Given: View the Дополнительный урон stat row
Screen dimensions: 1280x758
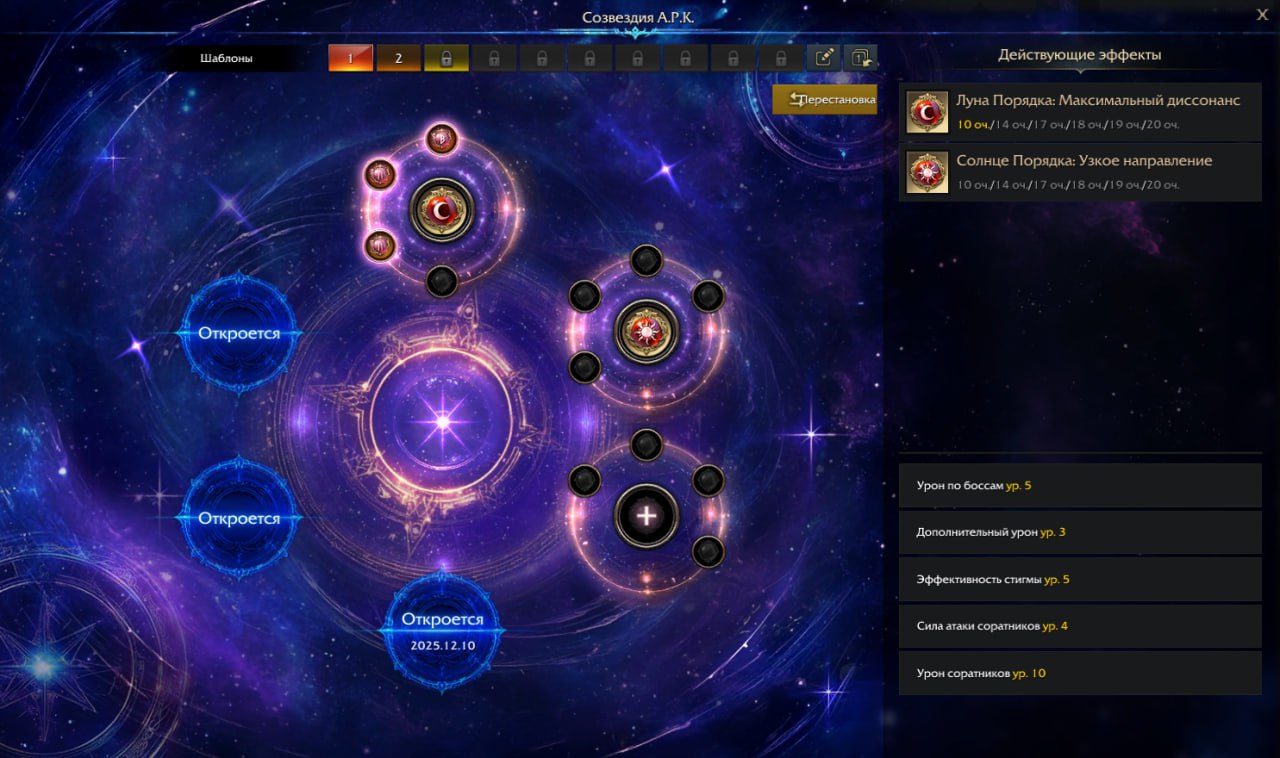Looking at the screenshot, I should (1080, 532).
